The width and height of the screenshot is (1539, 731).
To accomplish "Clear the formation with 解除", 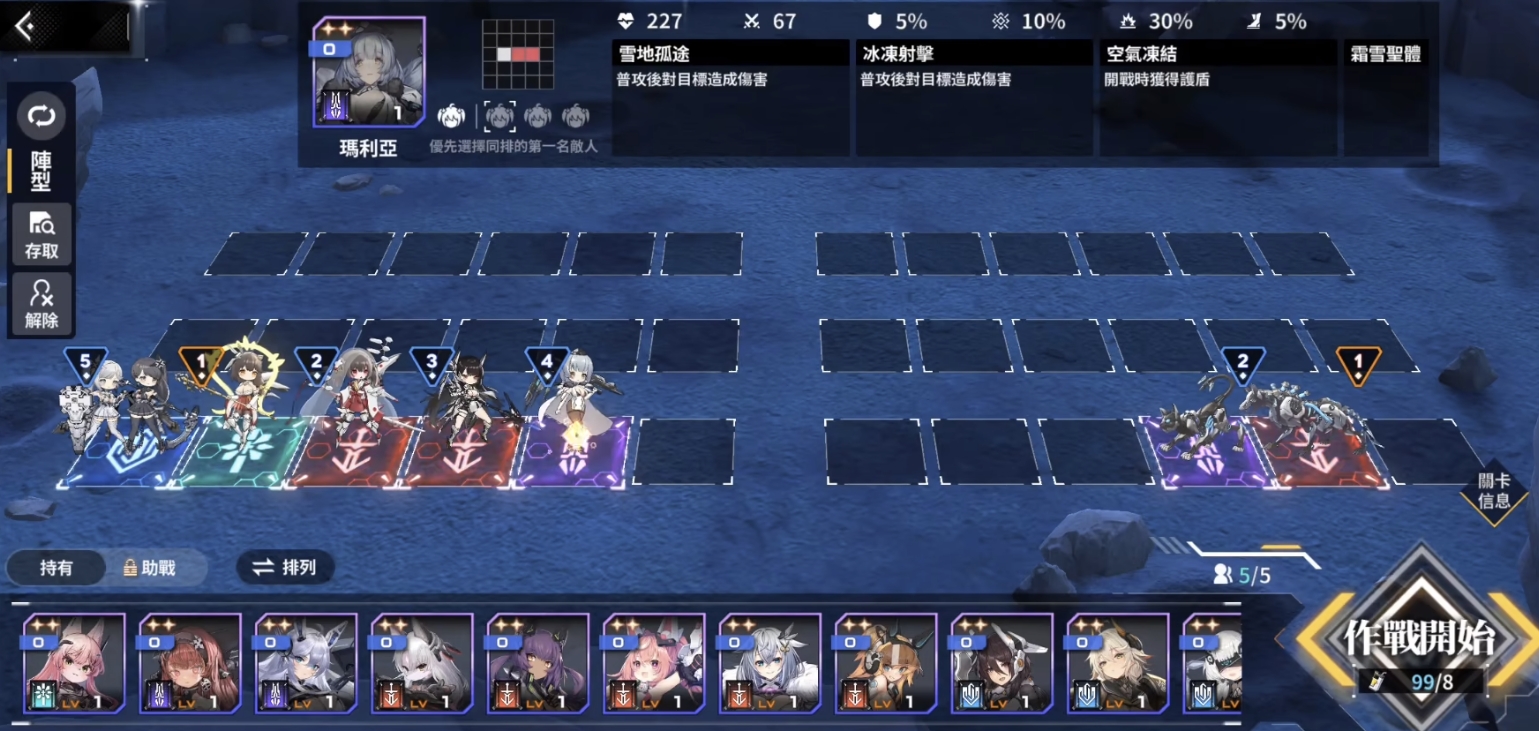I will 41,304.
